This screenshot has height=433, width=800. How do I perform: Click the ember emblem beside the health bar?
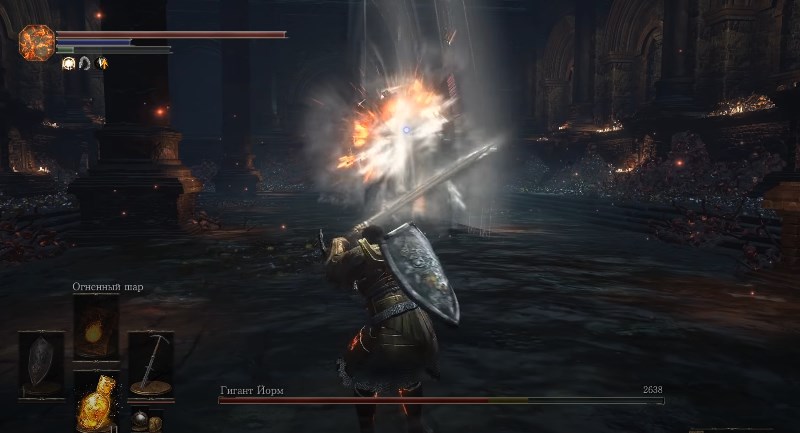coord(36,42)
